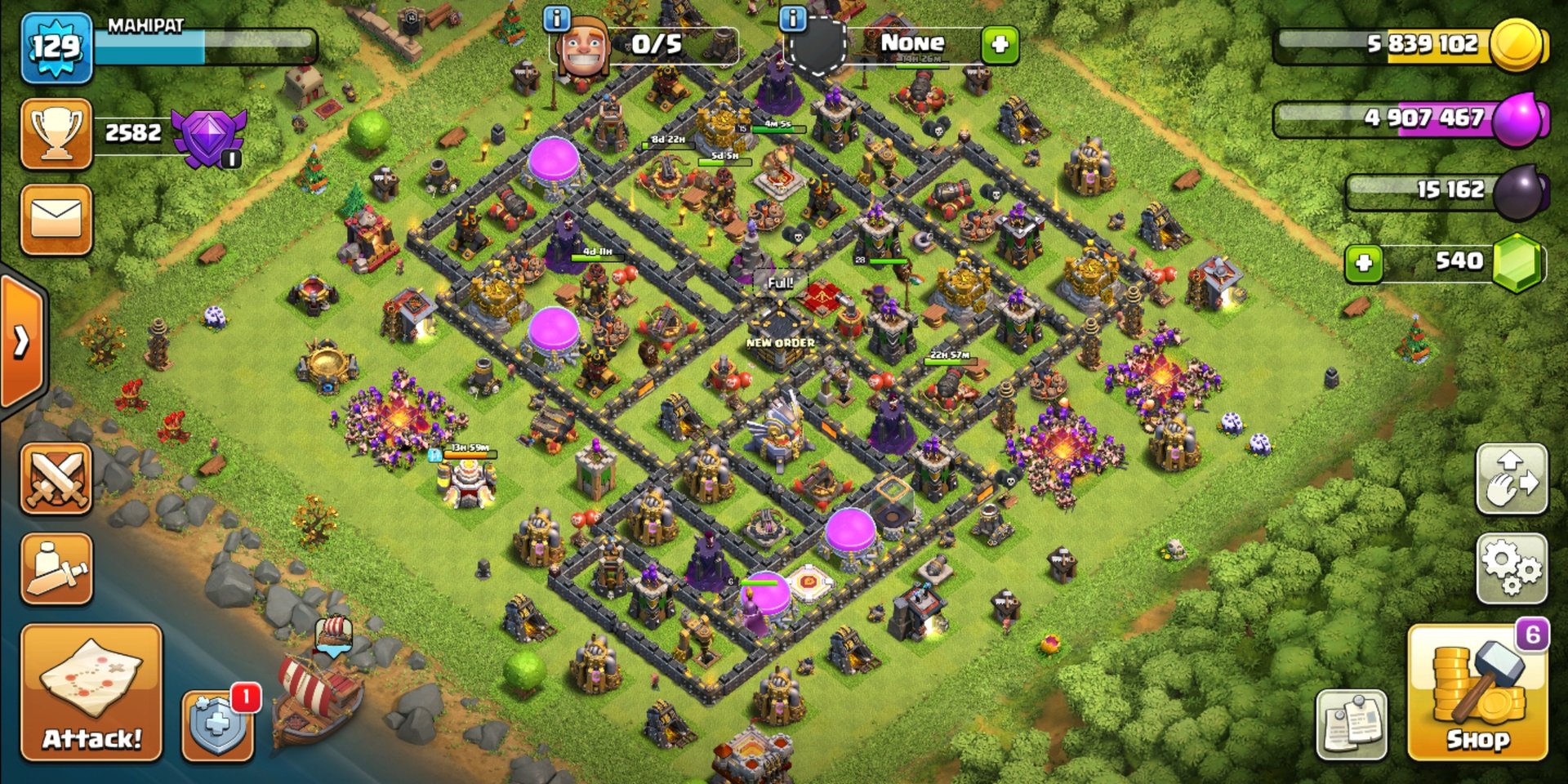Tap the builder face icon
Image resolution: width=1568 pixels, height=784 pixels.
pyautogui.click(x=583, y=49)
